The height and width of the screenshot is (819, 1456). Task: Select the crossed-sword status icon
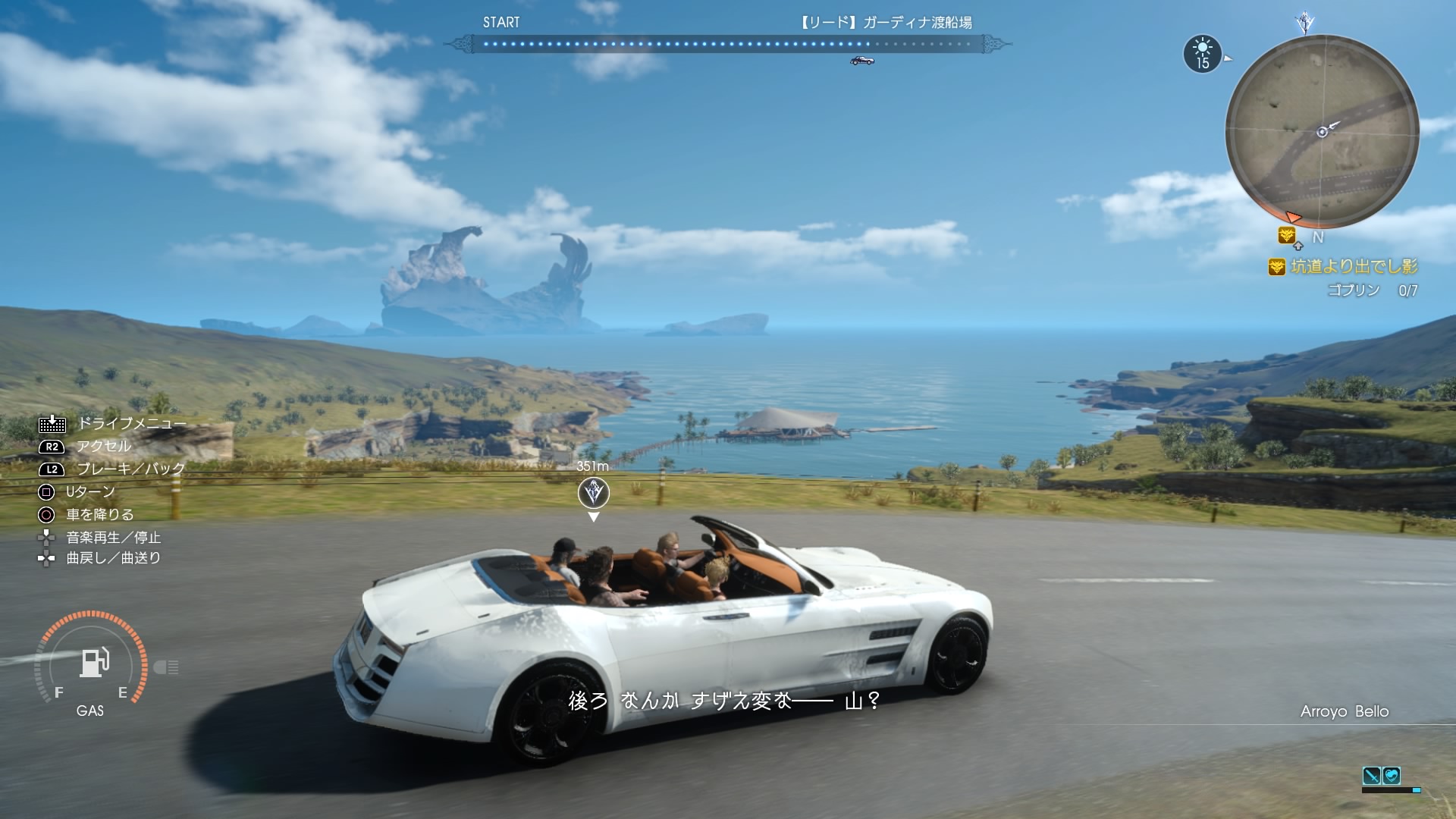pyautogui.click(x=1371, y=776)
